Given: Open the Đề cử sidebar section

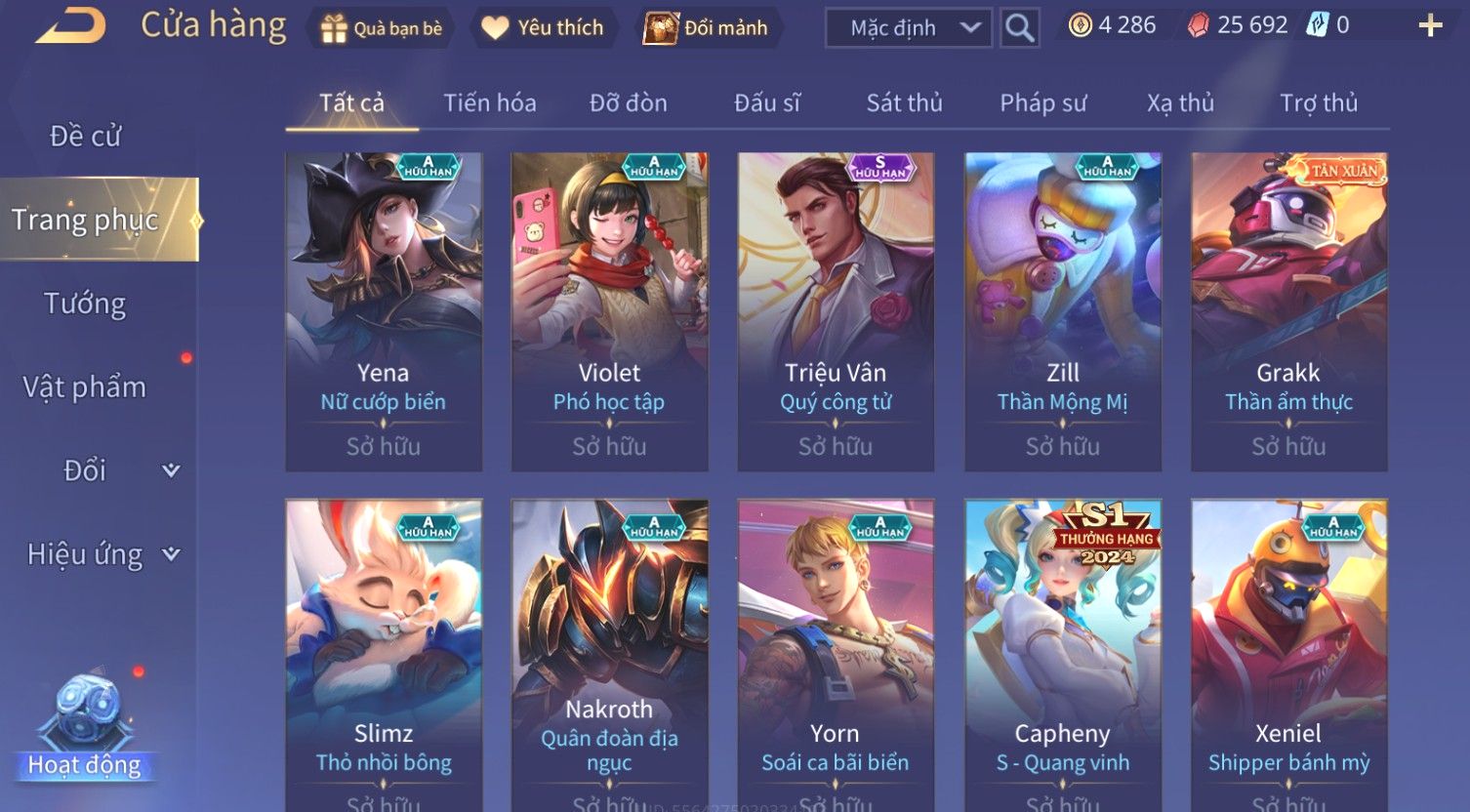Looking at the screenshot, I should (86, 137).
